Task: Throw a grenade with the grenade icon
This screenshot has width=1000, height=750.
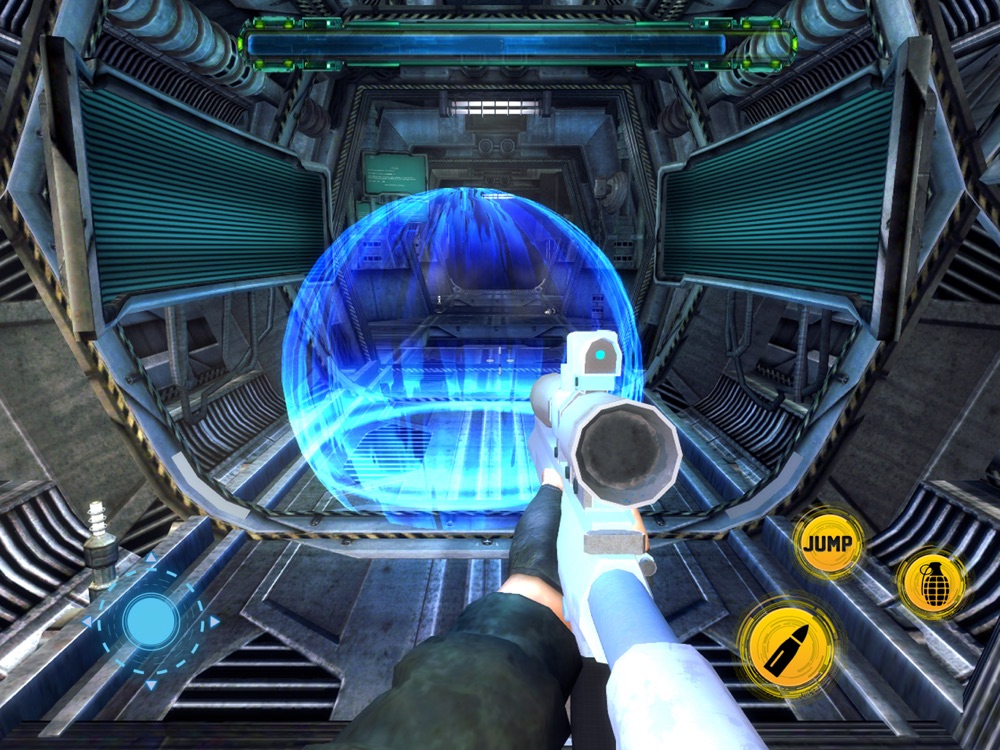Action: point(931,584)
